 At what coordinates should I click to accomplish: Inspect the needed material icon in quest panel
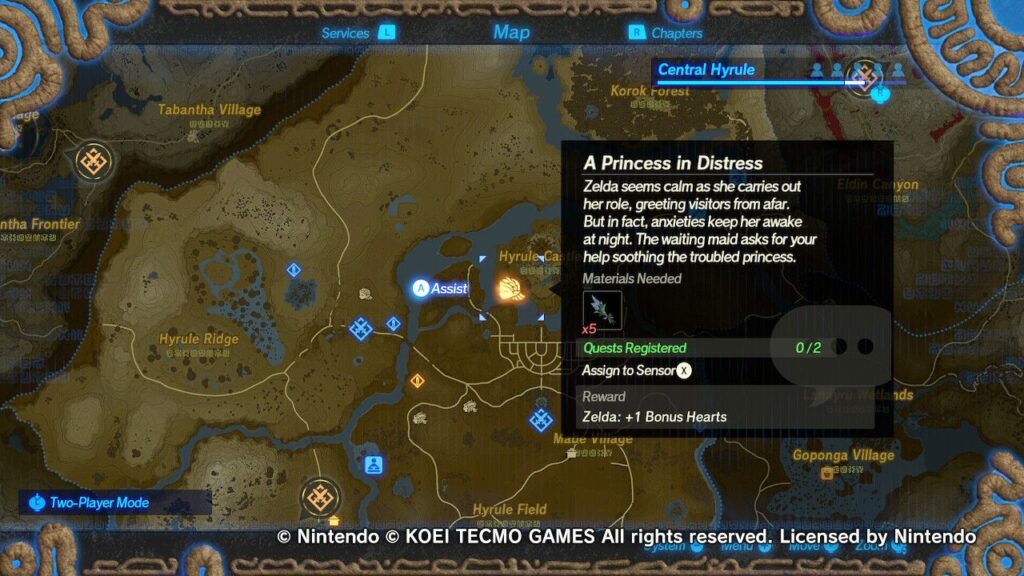click(602, 309)
